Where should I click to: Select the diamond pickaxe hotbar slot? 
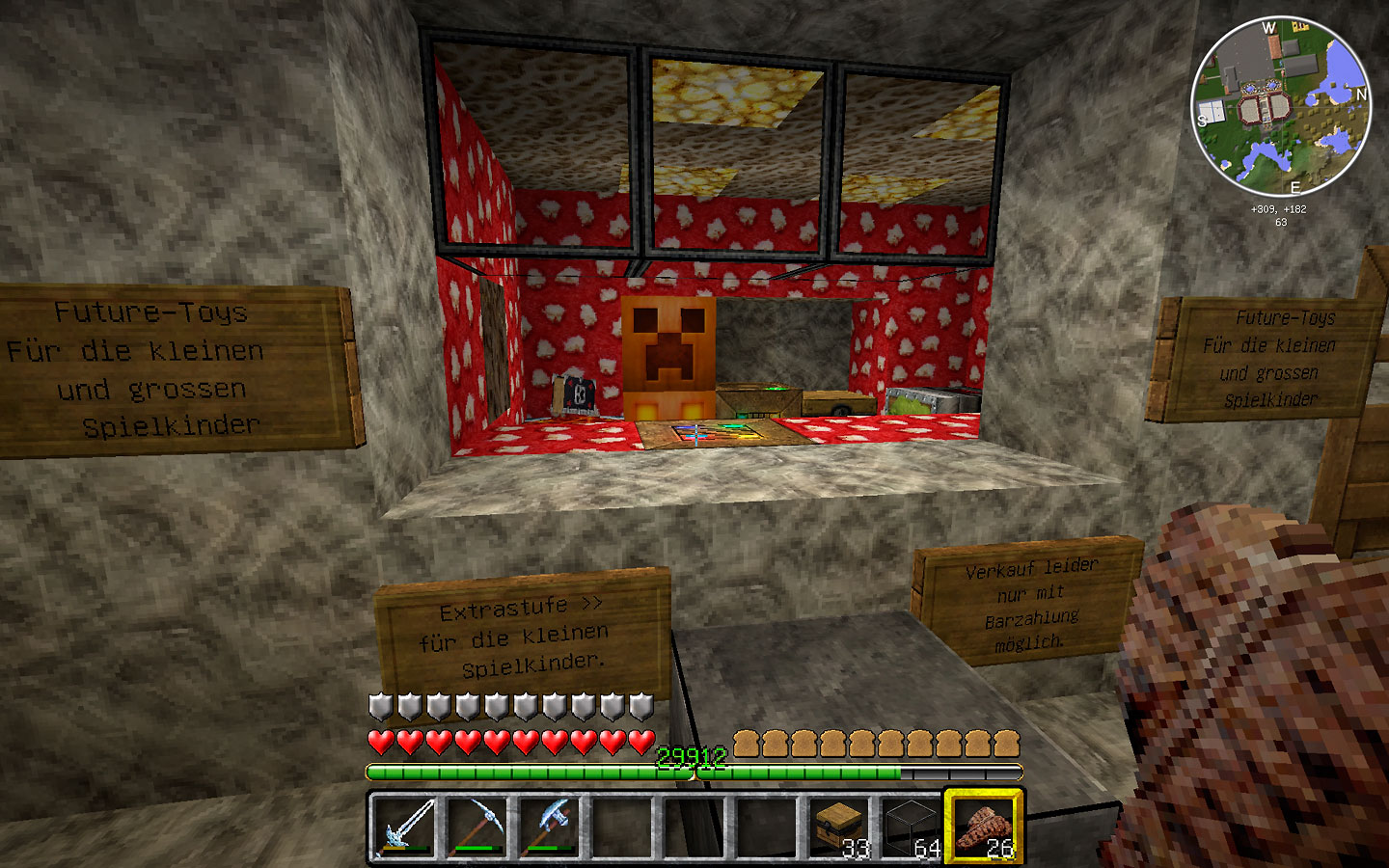click(477, 827)
